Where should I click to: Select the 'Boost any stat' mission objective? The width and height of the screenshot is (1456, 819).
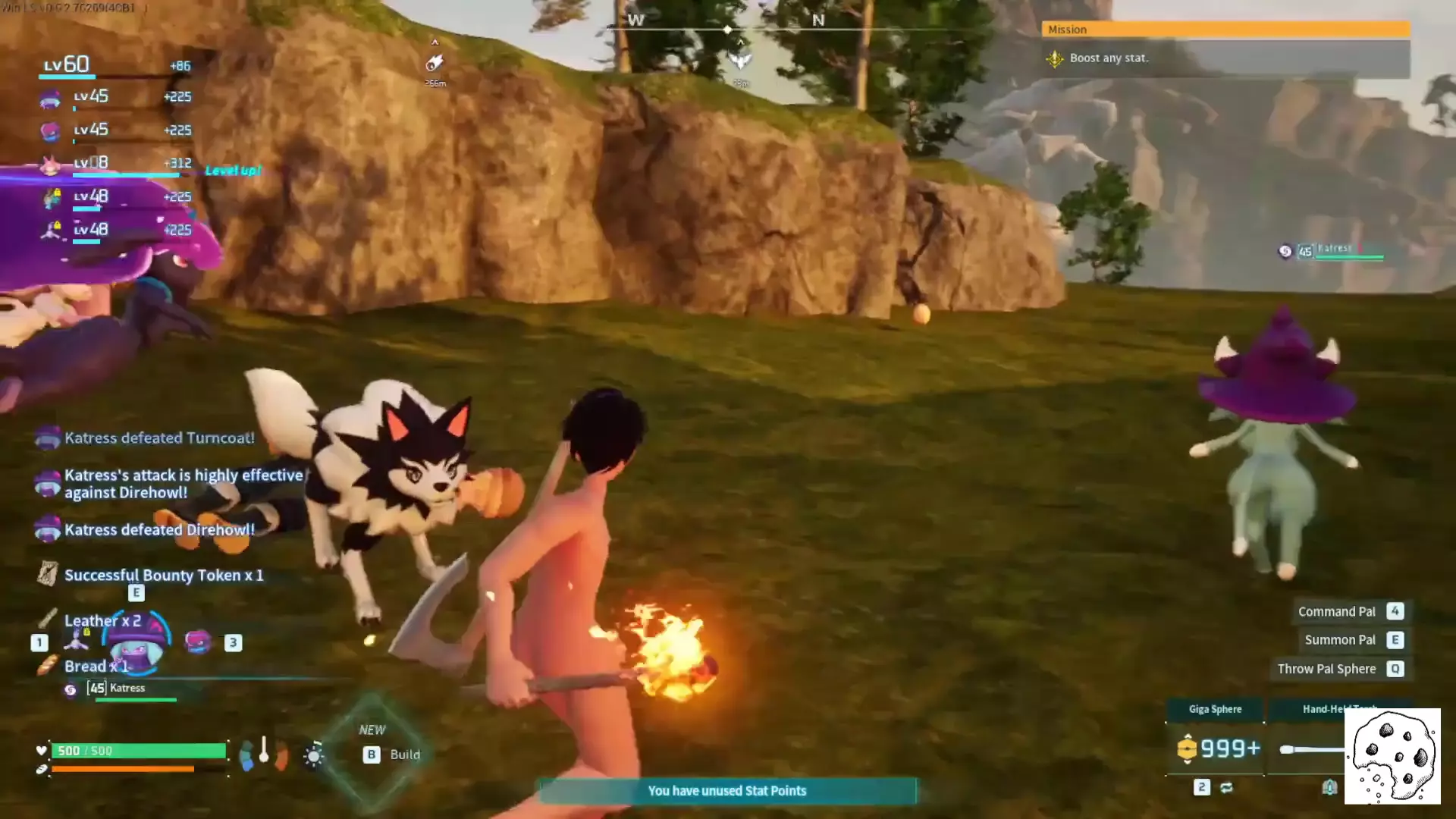coord(1108,58)
